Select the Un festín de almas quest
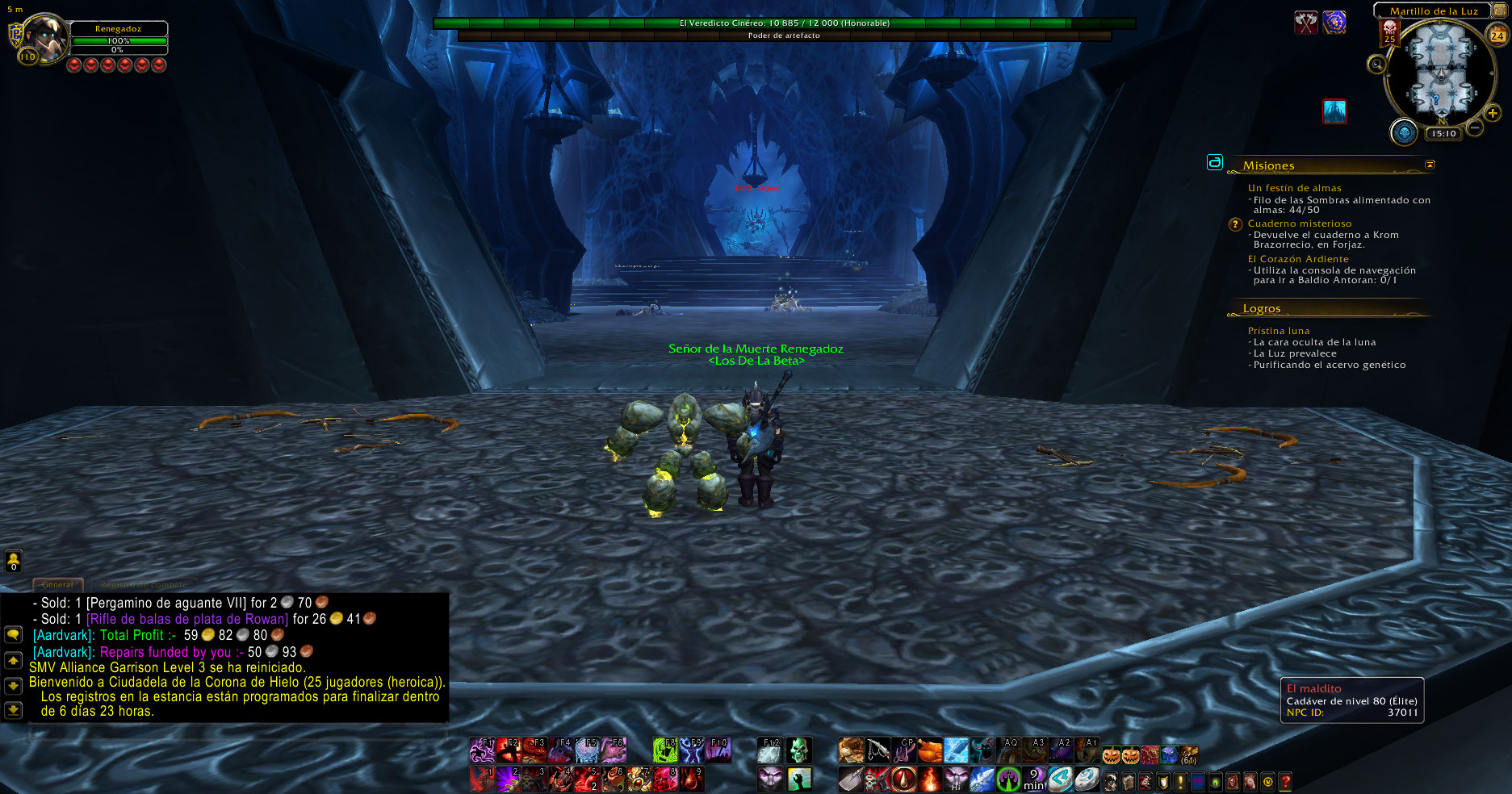 (1294, 188)
